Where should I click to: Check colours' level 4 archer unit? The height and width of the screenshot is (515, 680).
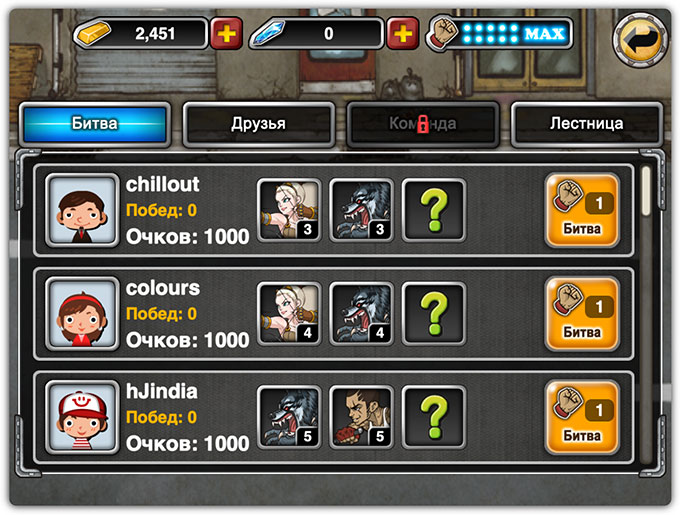tap(289, 314)
